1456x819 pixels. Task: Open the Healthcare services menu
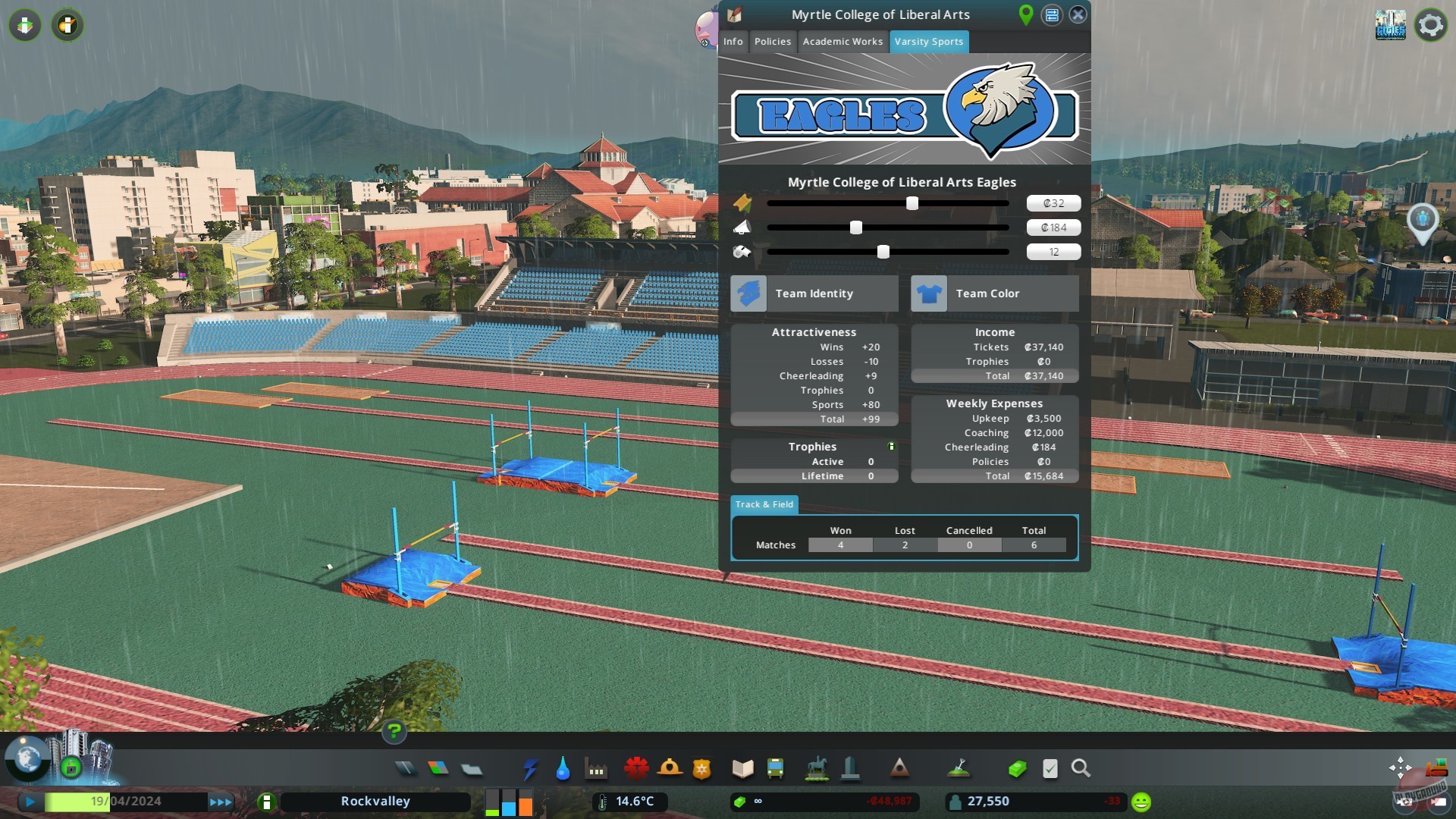tap(637, 768)
